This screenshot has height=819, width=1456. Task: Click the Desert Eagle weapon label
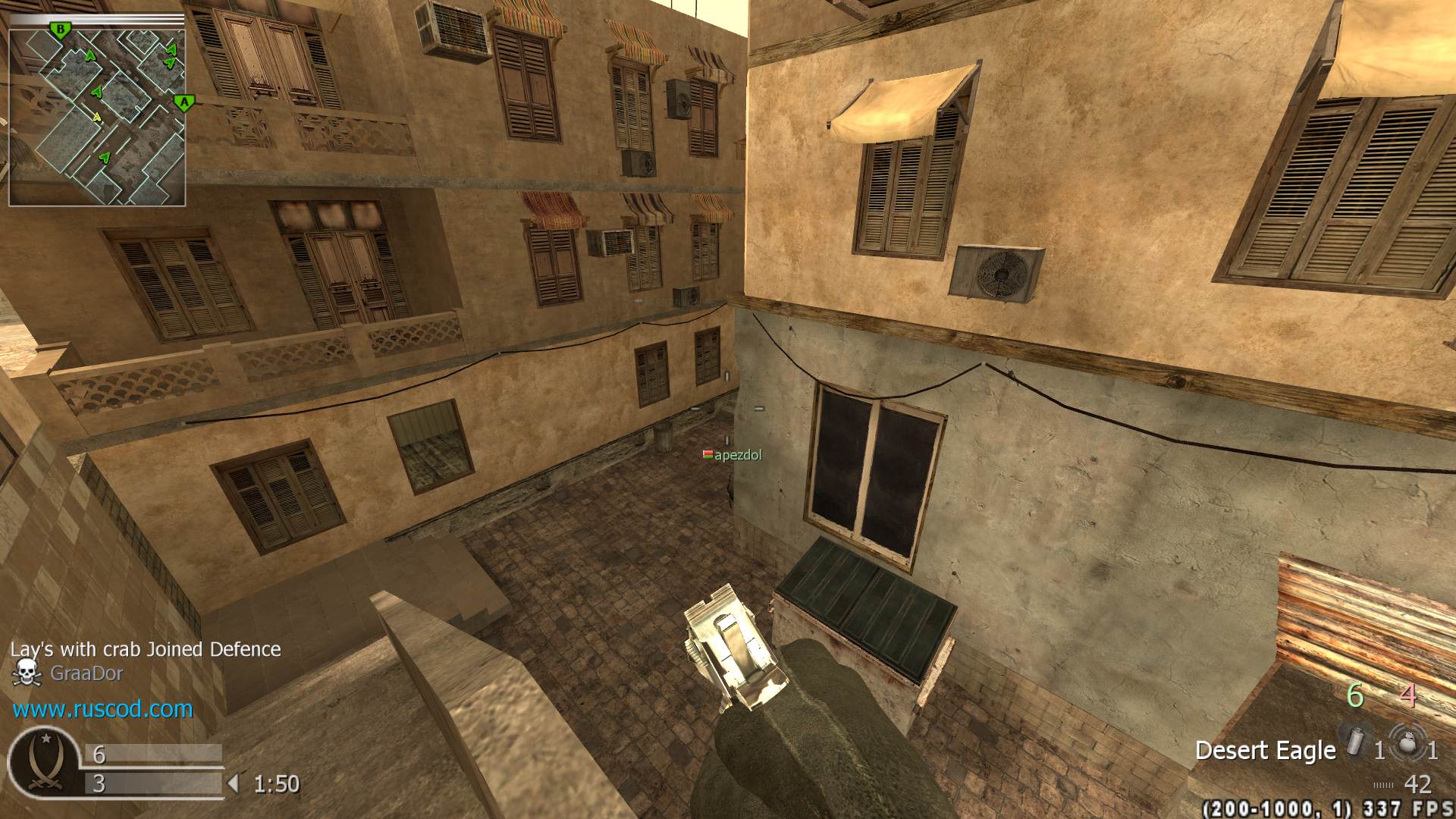coord(1265,750)
